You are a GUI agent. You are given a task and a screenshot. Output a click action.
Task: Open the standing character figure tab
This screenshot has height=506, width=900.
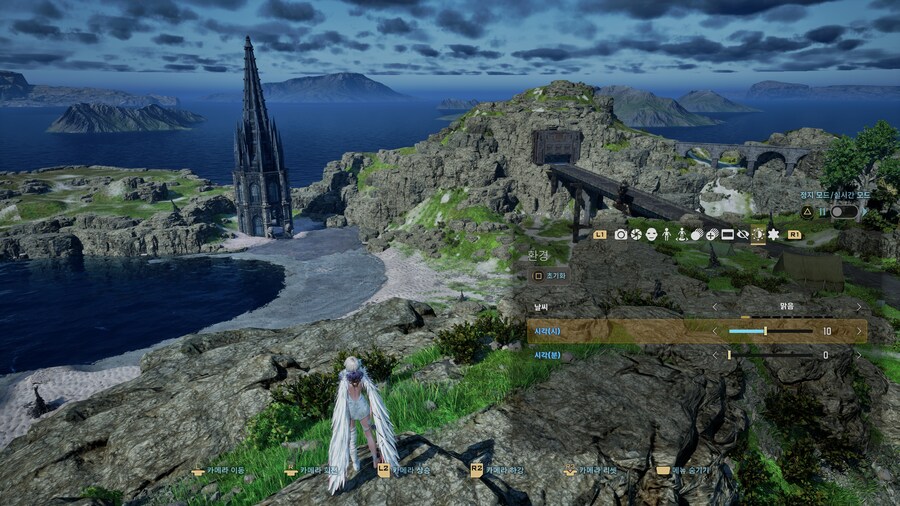pos(666,234)
